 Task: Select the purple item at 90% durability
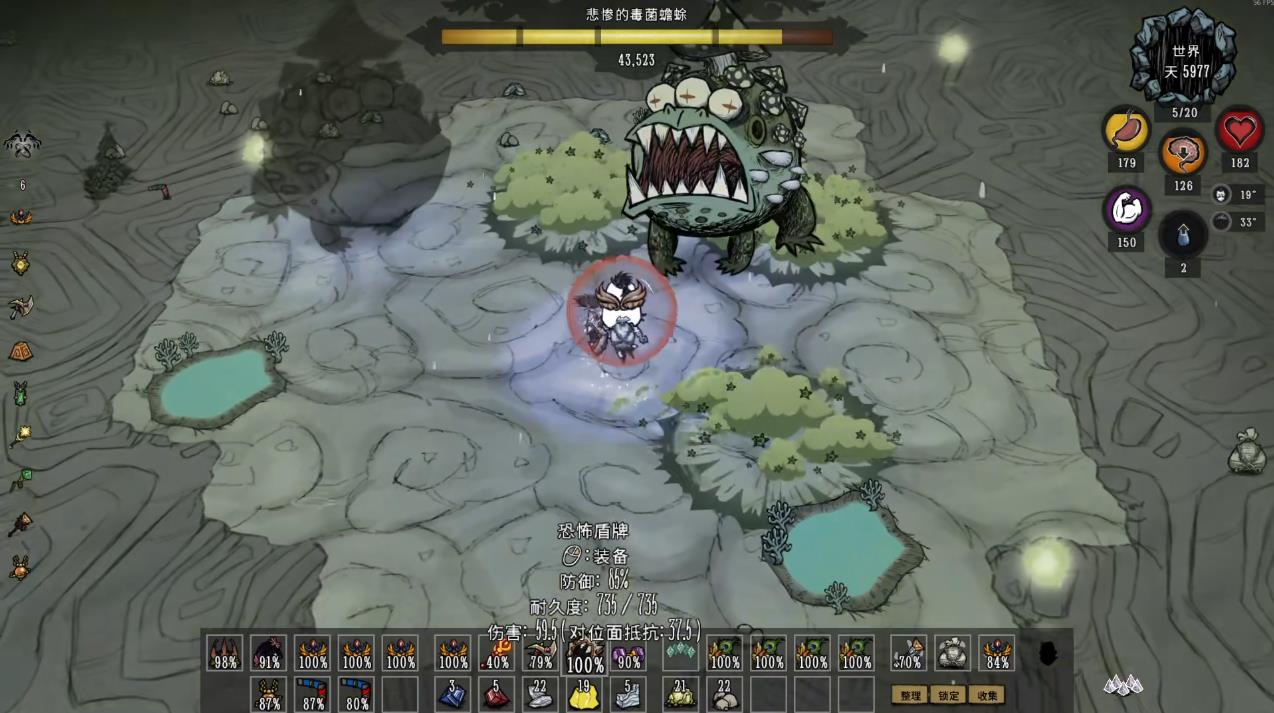(x=628, y=654)
